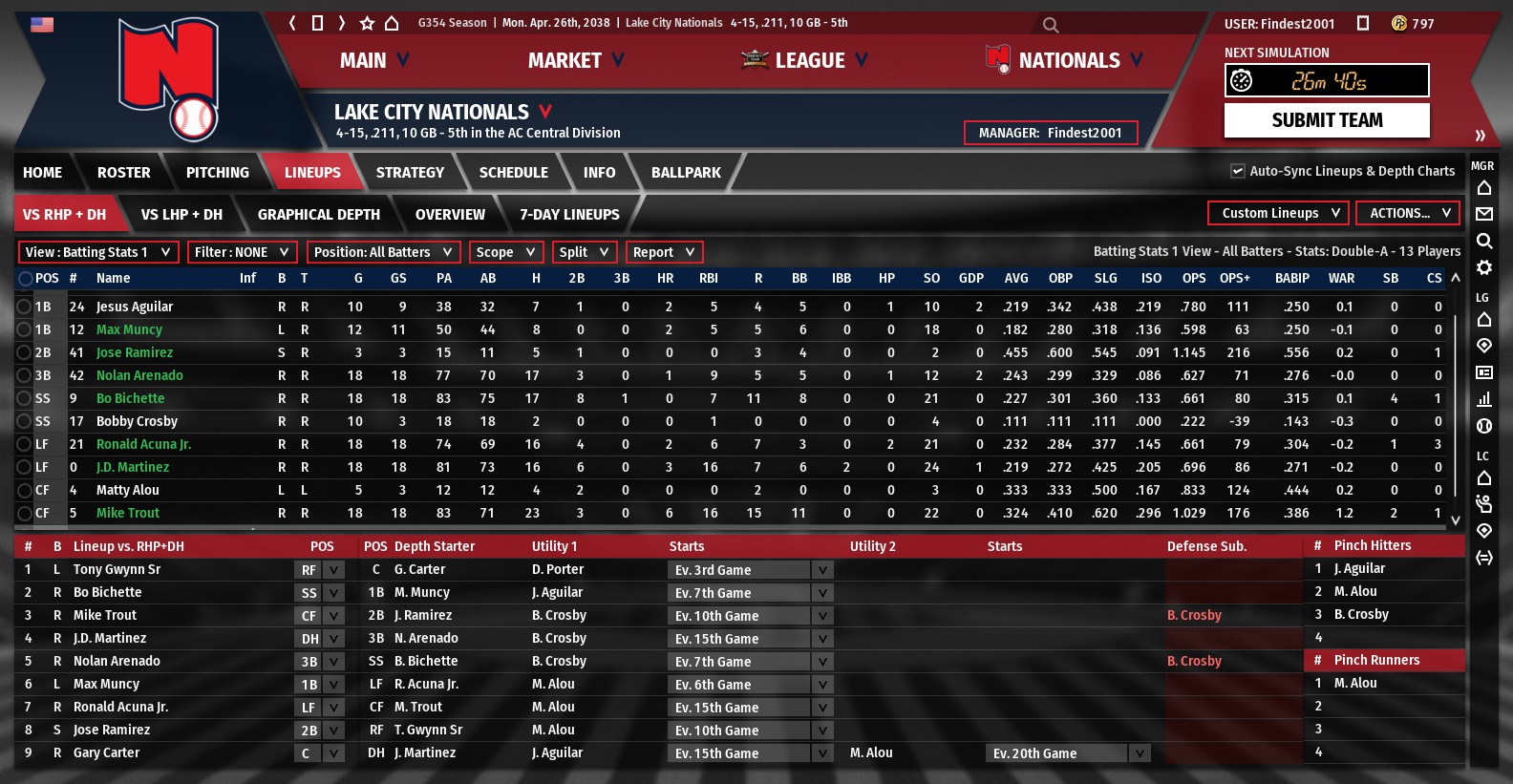Open the Custom Lineups dropdown
The width and height of the screenshot is (1513, 784).
pos(1278,213)
